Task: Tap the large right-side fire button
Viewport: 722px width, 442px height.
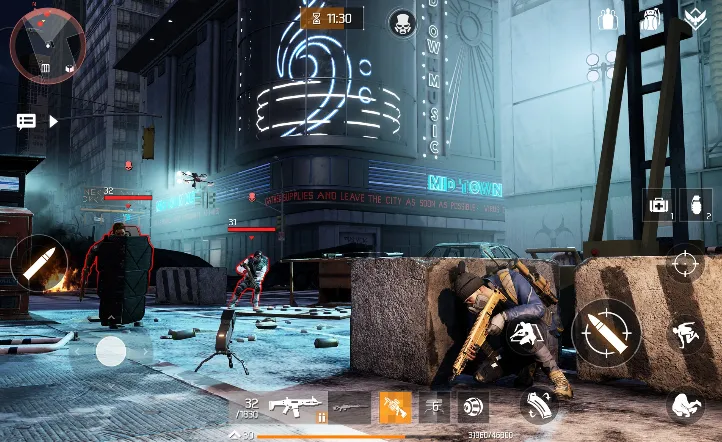Action: [x=606, y=332]
